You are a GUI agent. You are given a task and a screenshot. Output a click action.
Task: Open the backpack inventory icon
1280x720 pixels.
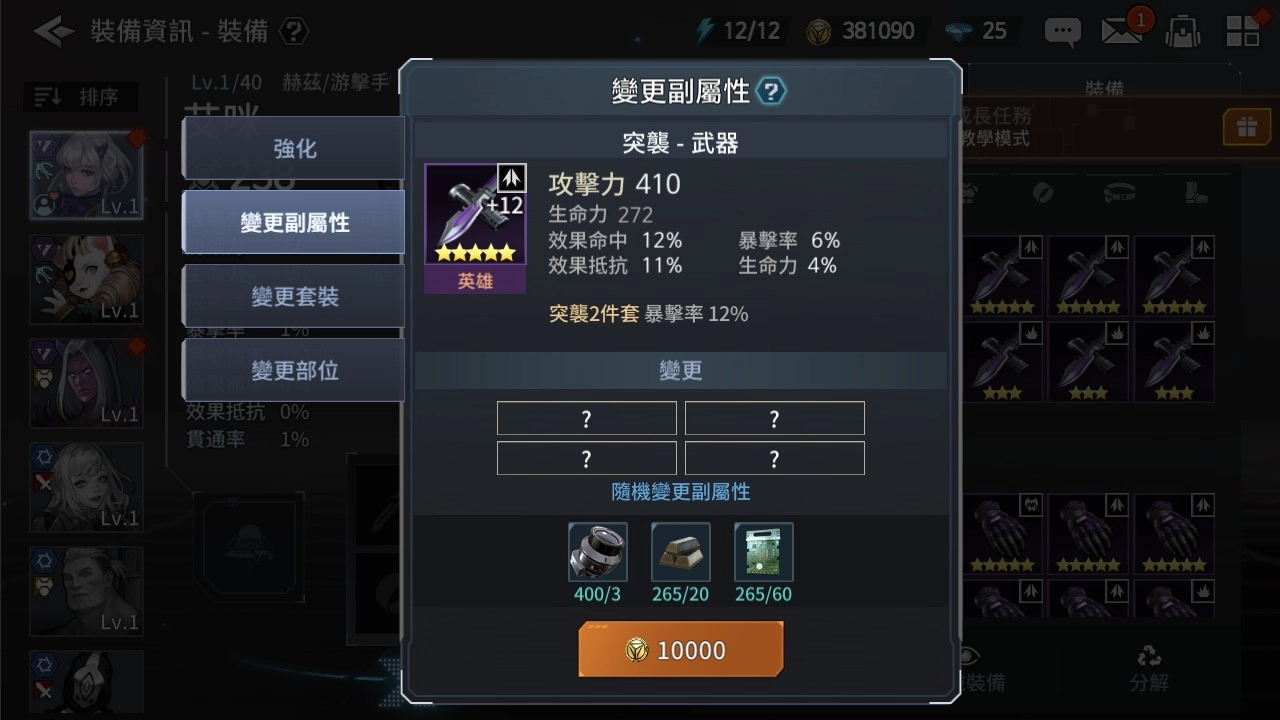tap(1182, 31)
